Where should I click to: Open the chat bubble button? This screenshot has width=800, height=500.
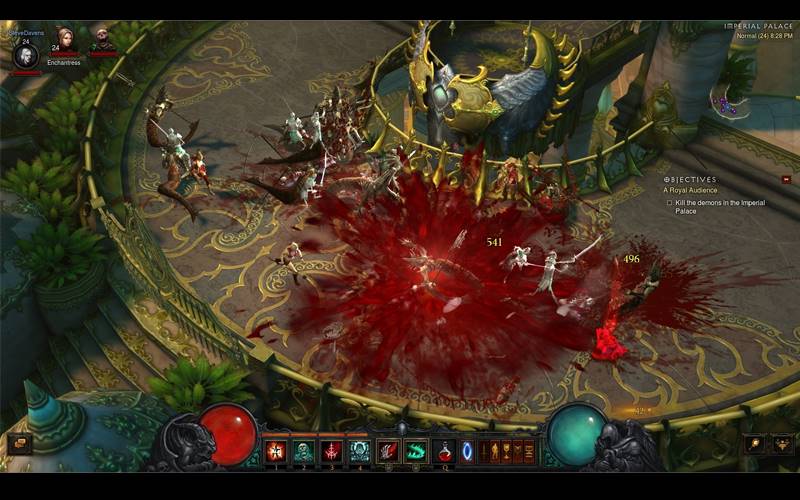[x=19, y=443]
